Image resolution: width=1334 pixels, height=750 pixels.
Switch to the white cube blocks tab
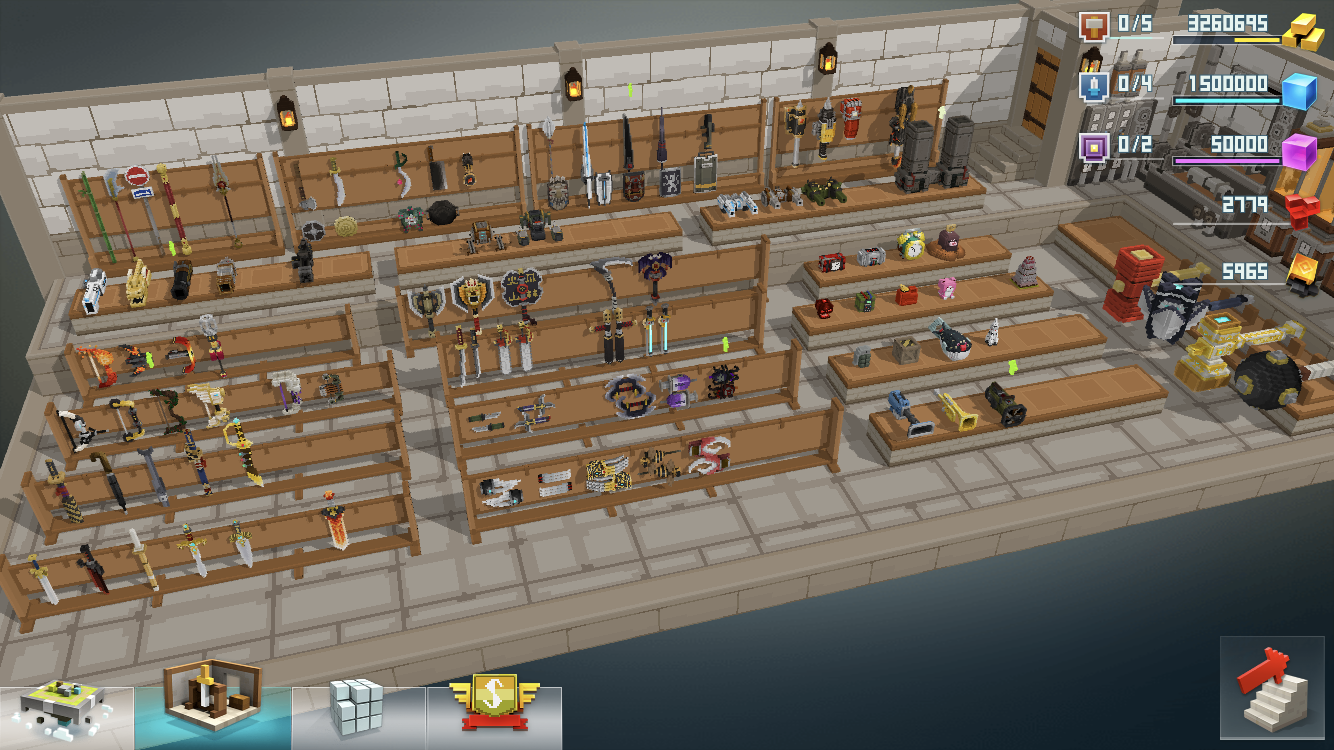[x=357, y=708]
